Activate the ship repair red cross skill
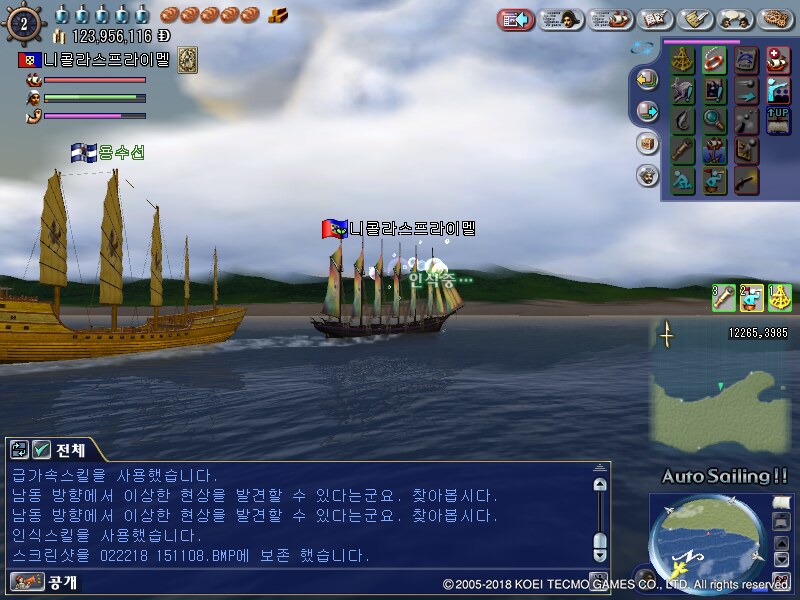Image resolution: width=800 pixels, height=600 pixels. click(777, 60)
